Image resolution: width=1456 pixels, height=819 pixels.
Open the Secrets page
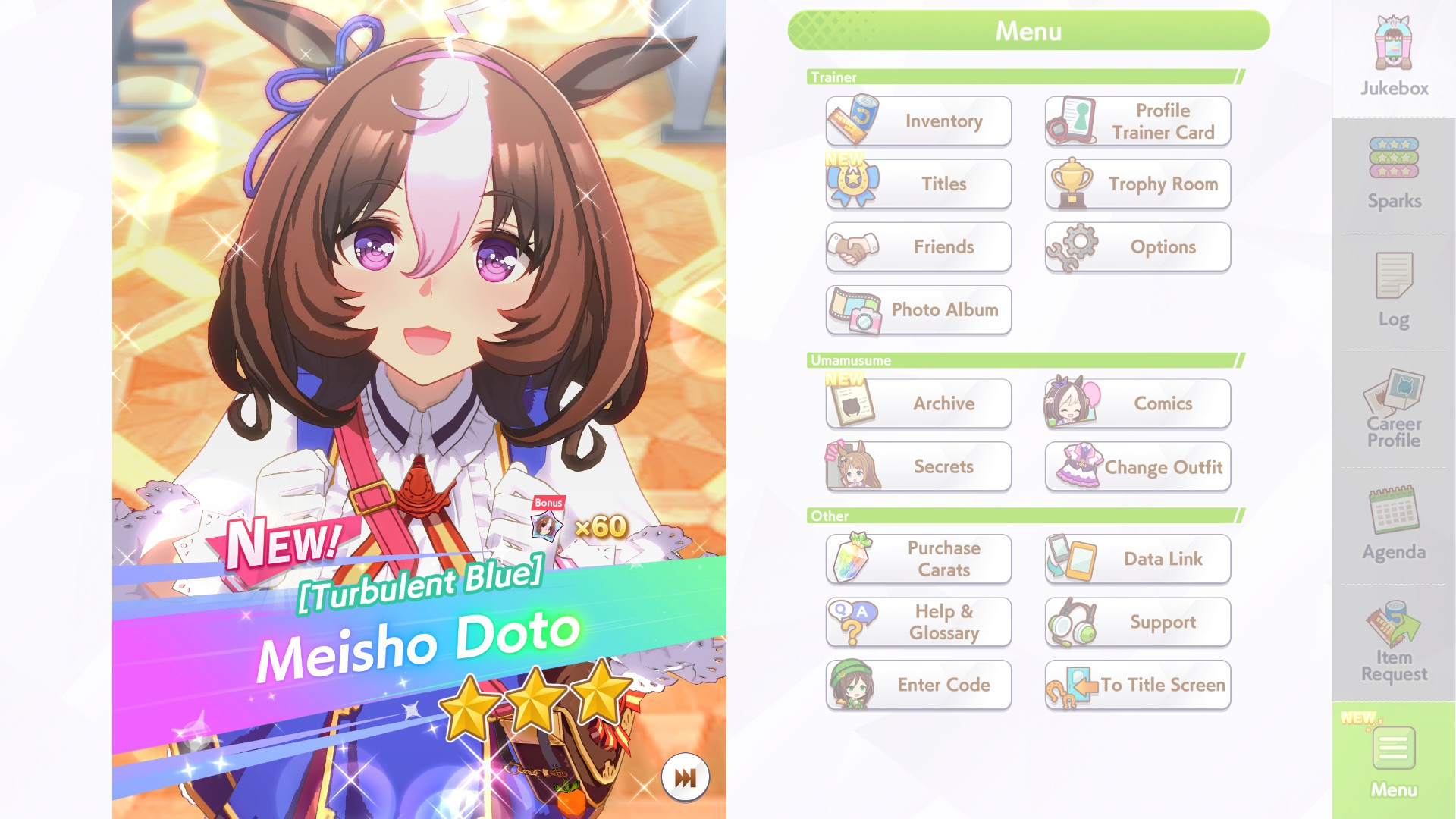918,467
